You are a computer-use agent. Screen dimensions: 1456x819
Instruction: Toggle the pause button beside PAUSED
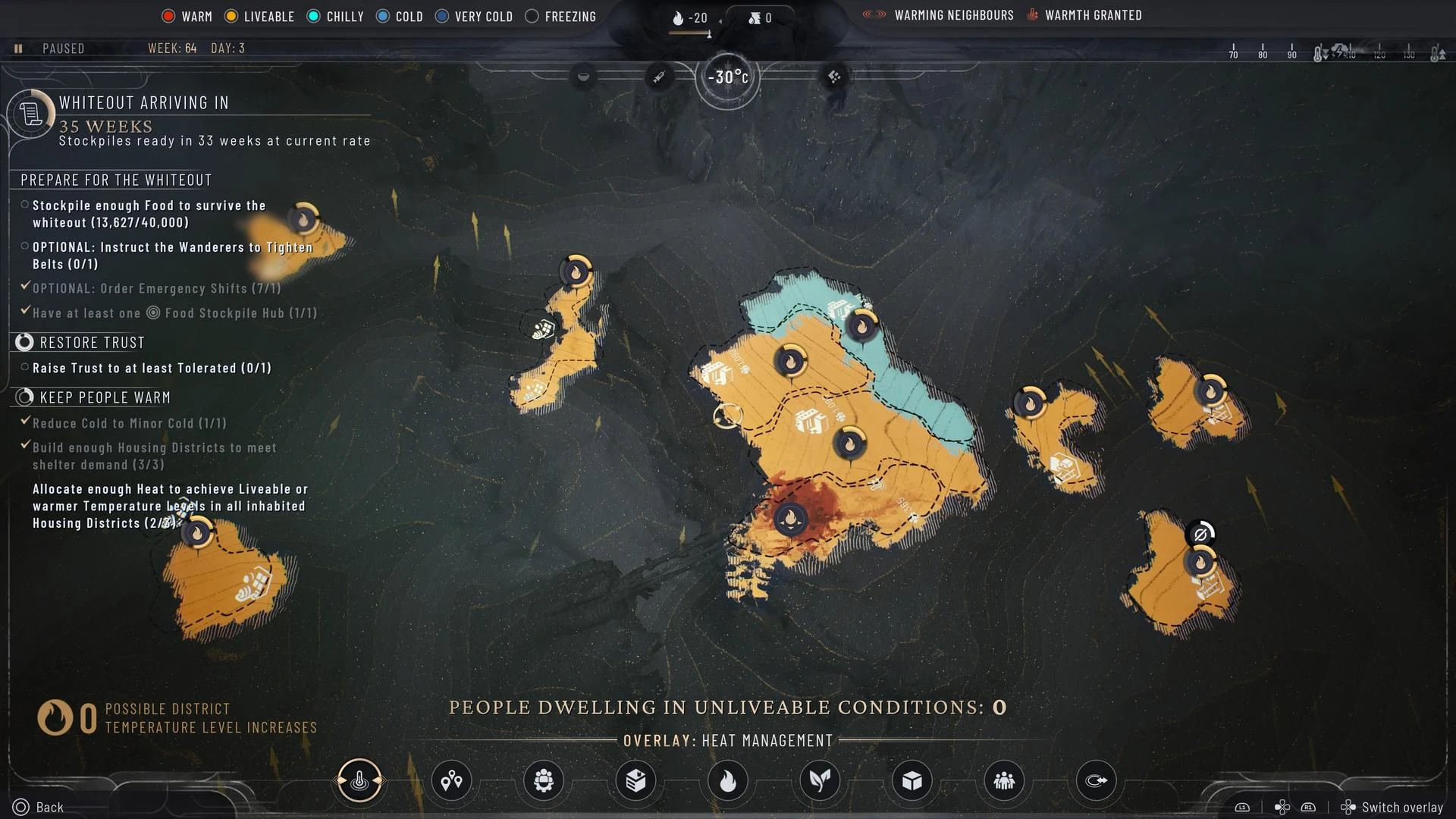click(18, 49)
